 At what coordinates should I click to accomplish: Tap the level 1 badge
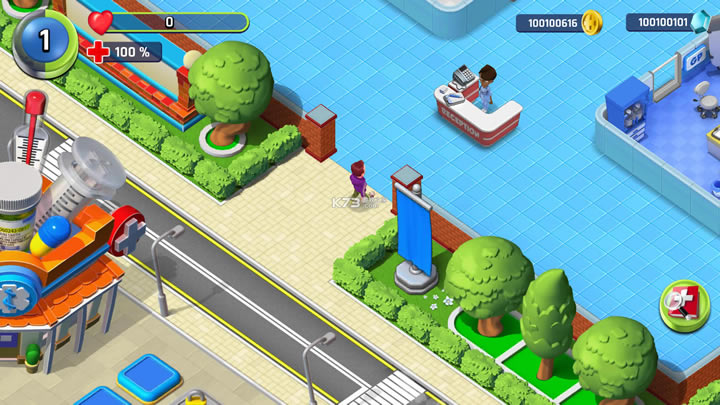[x=43, y=40]
